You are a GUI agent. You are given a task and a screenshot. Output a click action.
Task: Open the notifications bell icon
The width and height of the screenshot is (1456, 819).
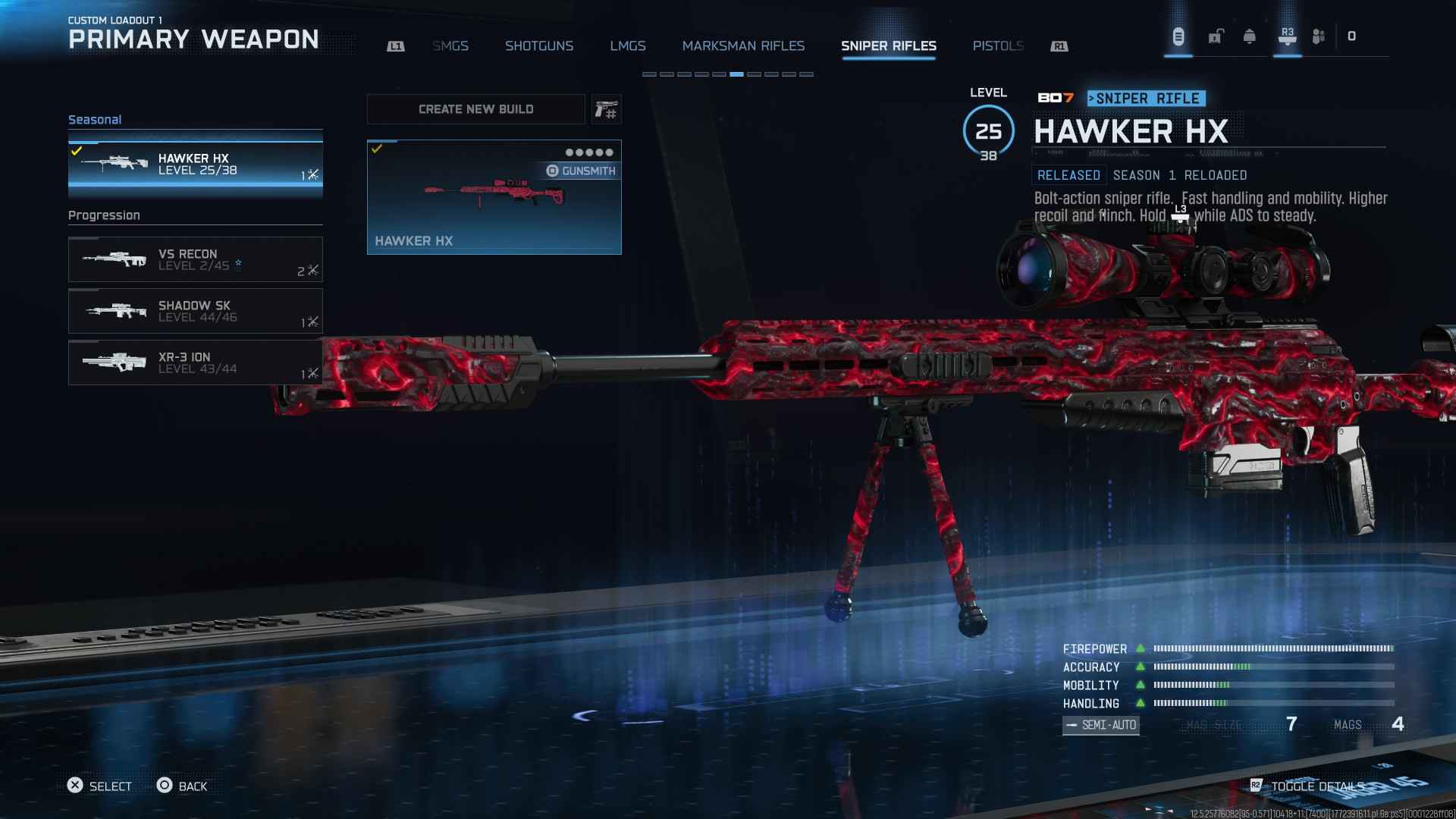1249,36
